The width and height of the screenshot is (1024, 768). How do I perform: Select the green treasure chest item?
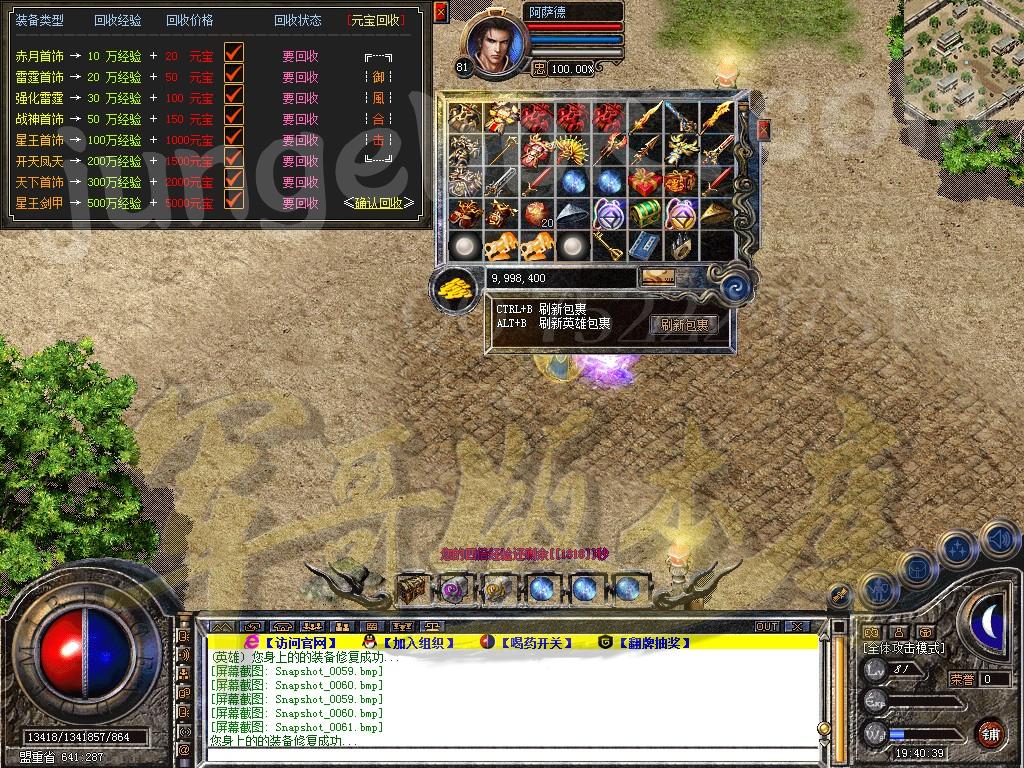(x=644, y=213)
